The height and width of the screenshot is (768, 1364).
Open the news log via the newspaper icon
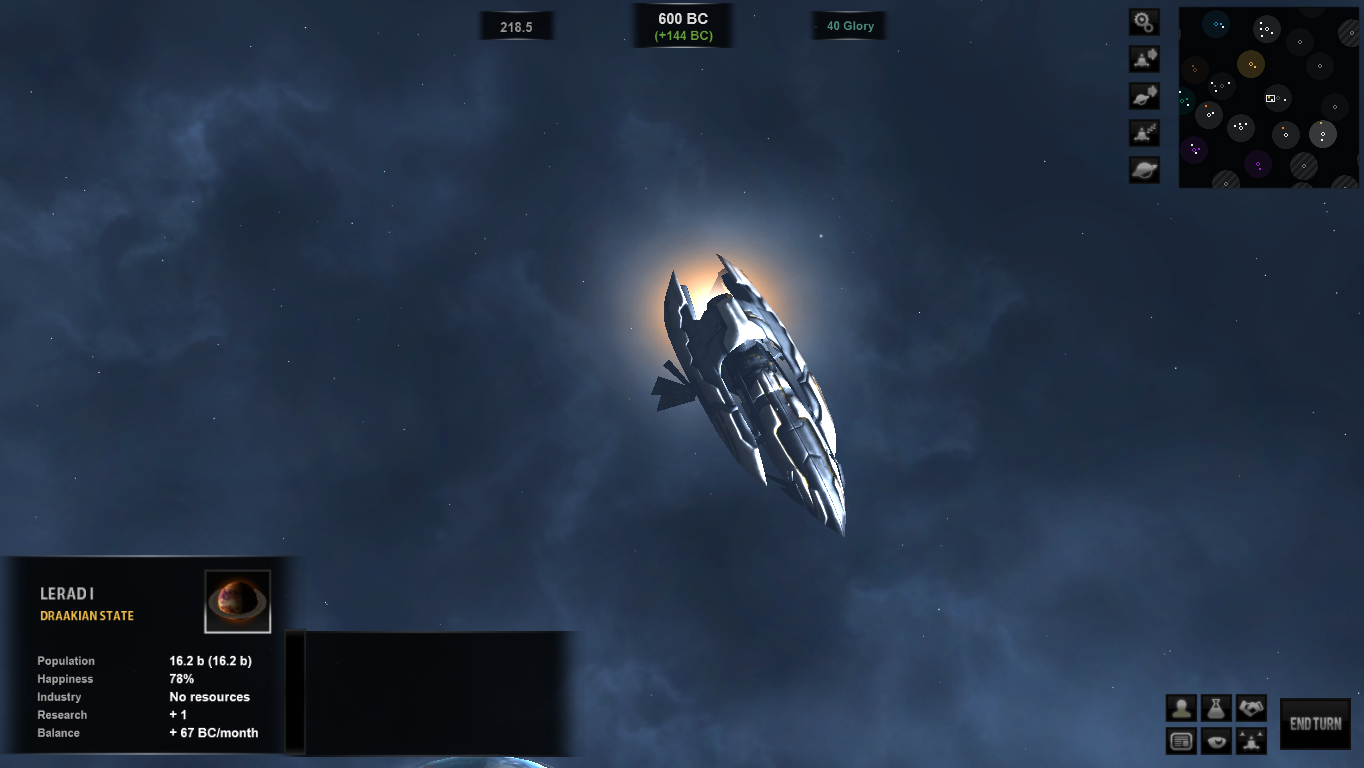coord(1180,741)
